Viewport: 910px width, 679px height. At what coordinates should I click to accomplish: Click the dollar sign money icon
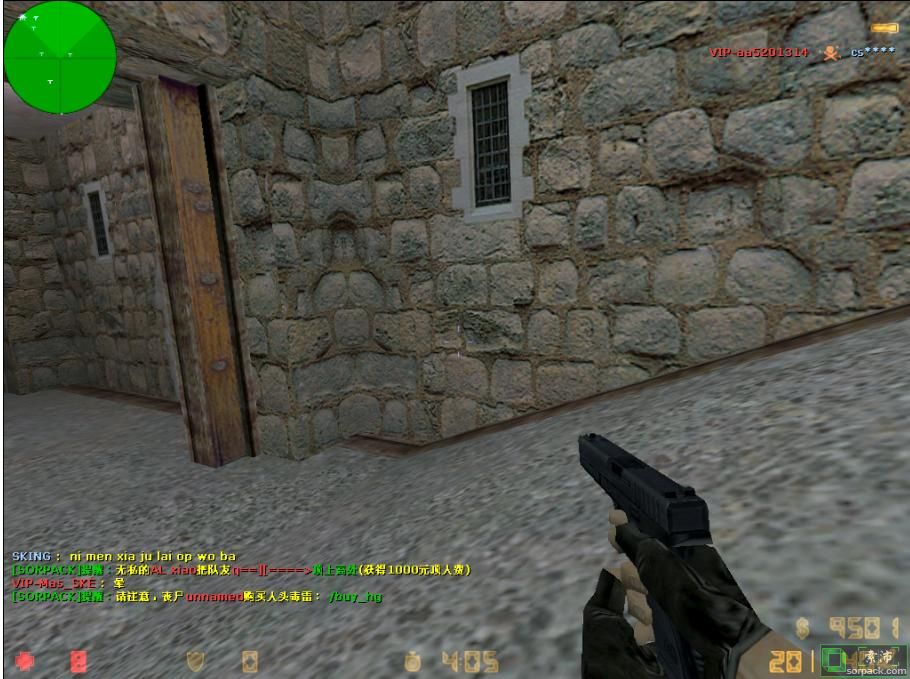pyautogui.click(x=803, y=627)
